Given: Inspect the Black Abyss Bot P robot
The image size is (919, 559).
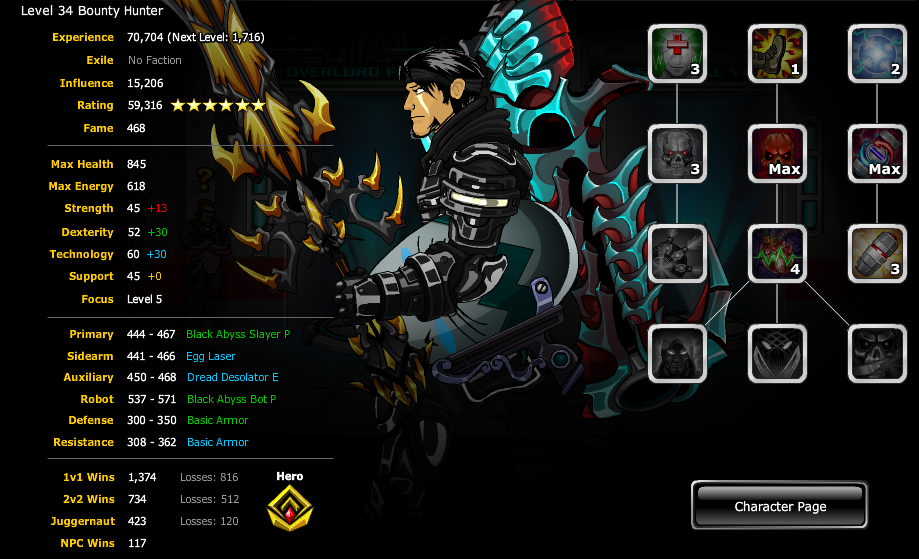Looking at the screenshot, I should pos(231,399).
